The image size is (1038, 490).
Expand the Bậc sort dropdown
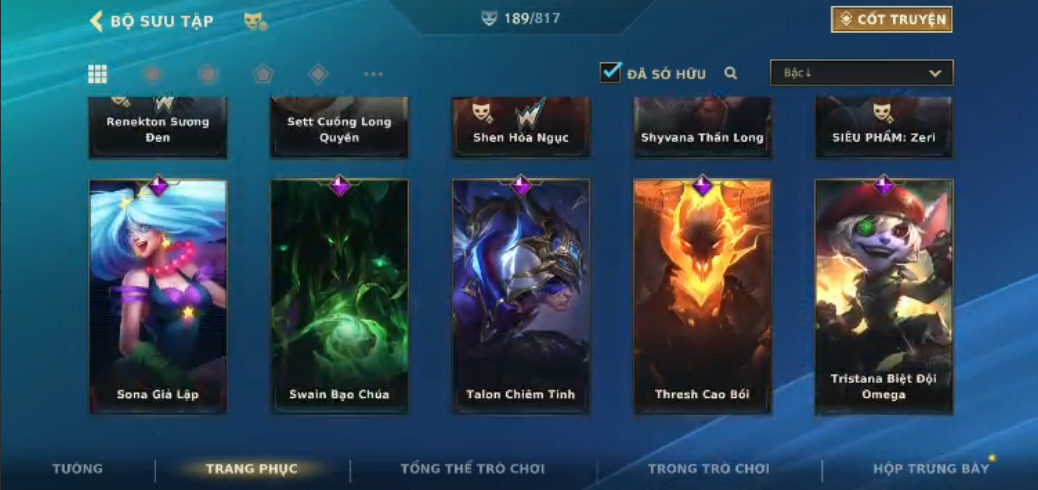tap(861, 73)
